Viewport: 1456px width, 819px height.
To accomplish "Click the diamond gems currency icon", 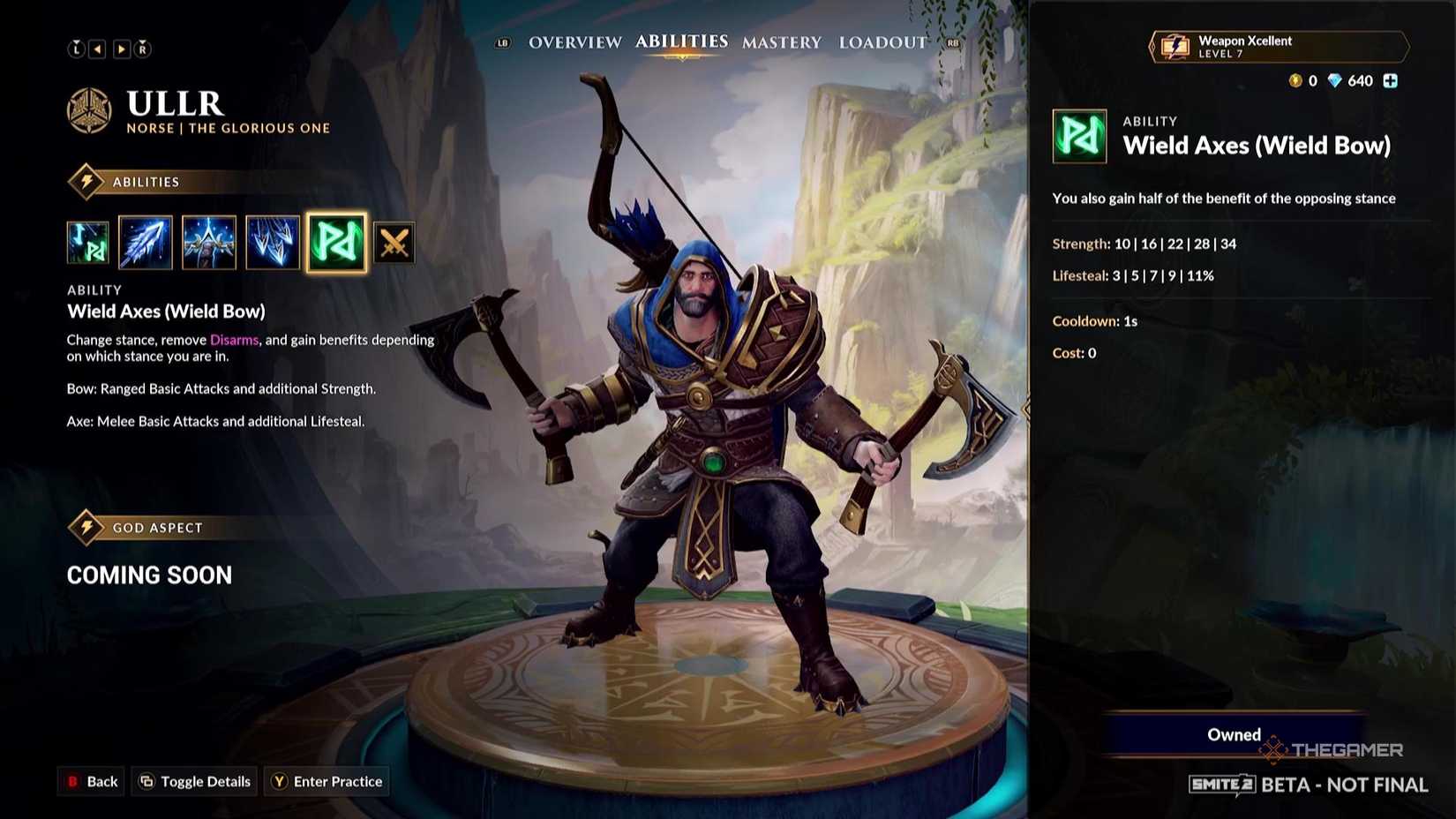I will click(x=1336, y=80).
